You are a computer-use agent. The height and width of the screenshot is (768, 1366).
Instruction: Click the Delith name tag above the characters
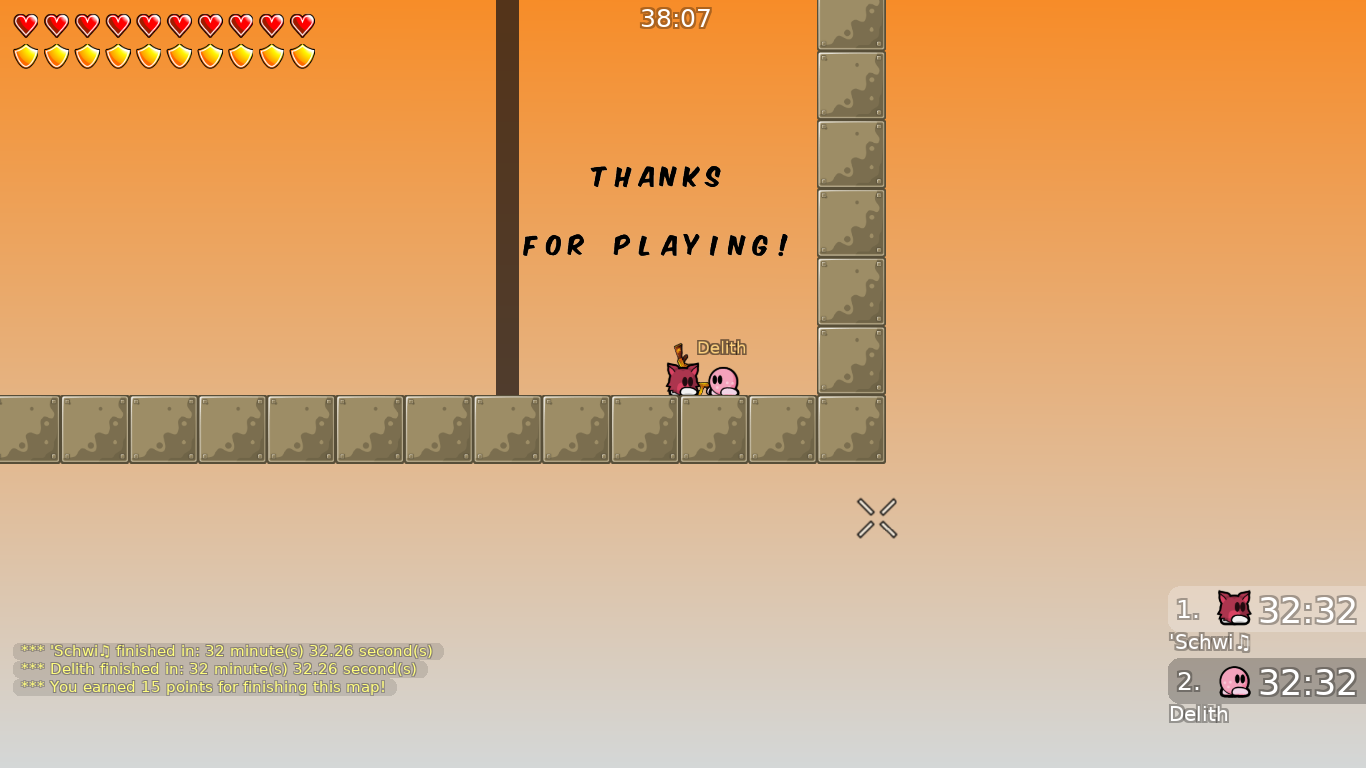722,347
